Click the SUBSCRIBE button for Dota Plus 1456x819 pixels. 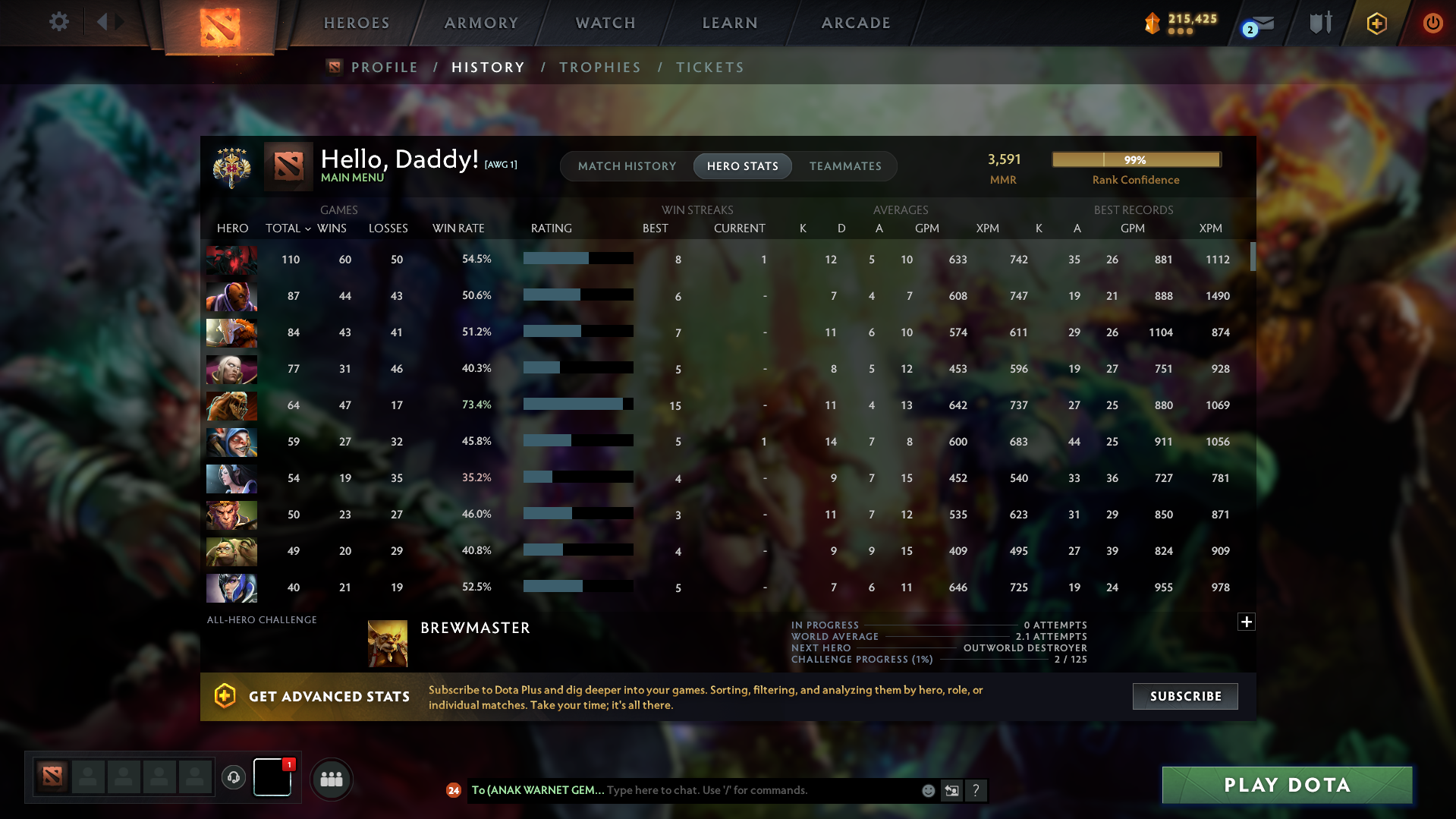click(x=1184, y=695)
